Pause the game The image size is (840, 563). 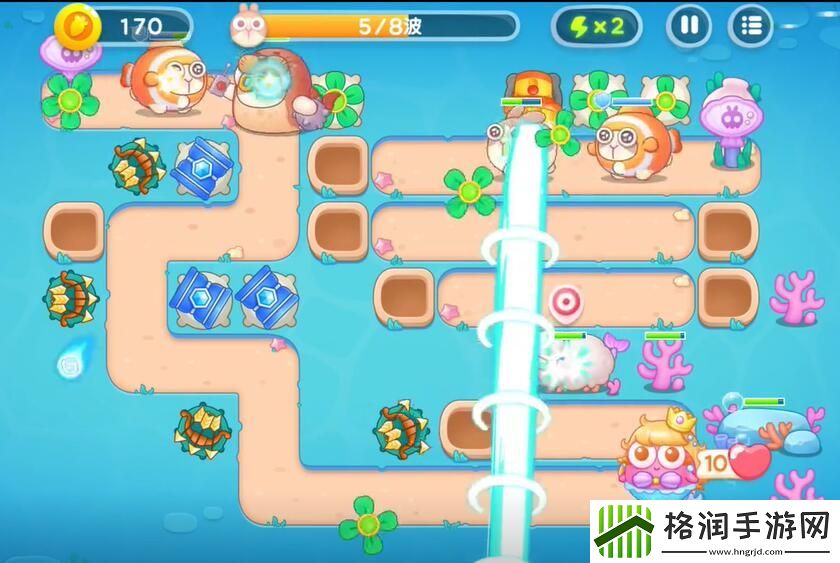click(x=688, y=26)
